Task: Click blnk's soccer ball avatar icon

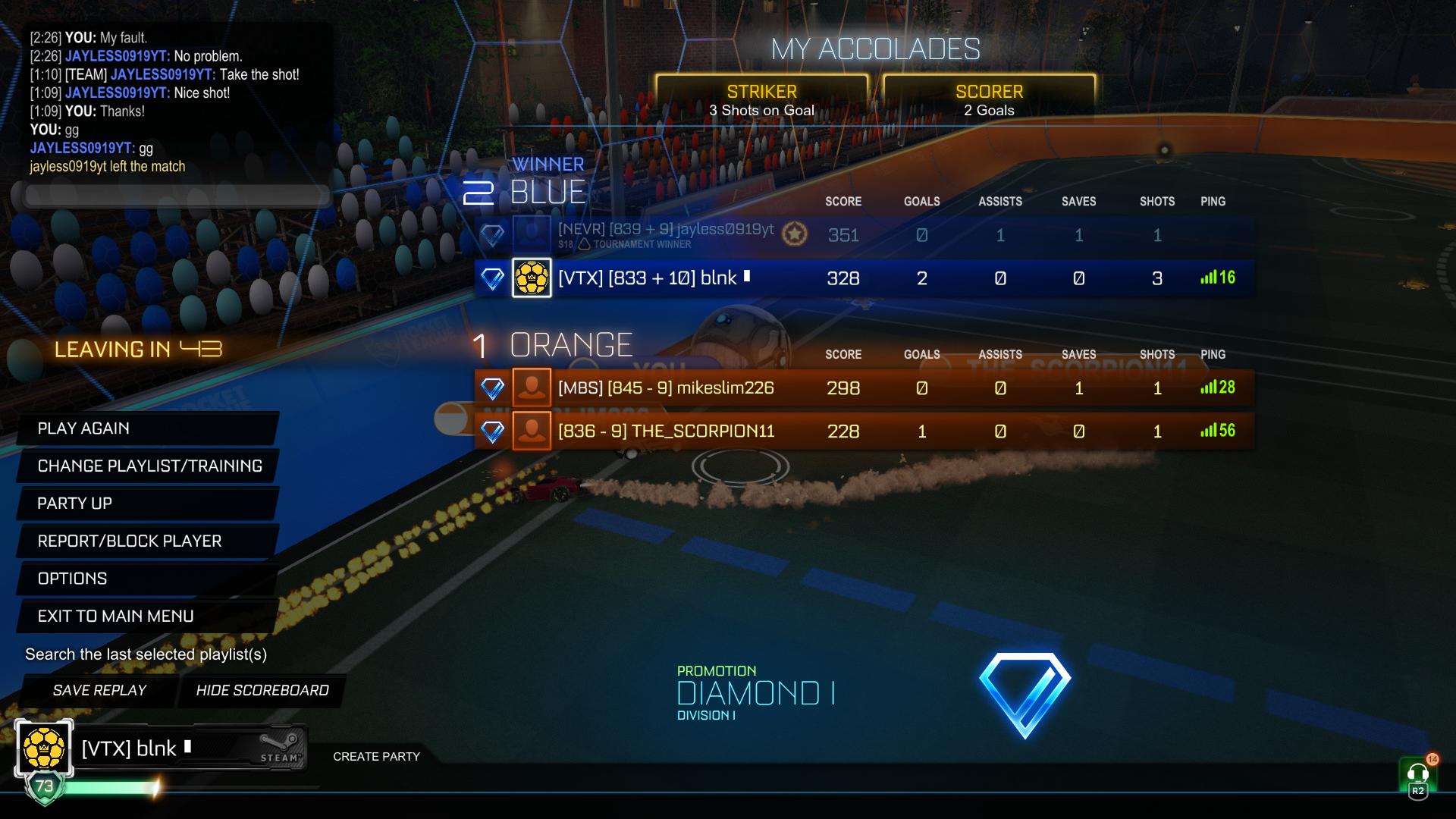Action: [x=532, y=278]
